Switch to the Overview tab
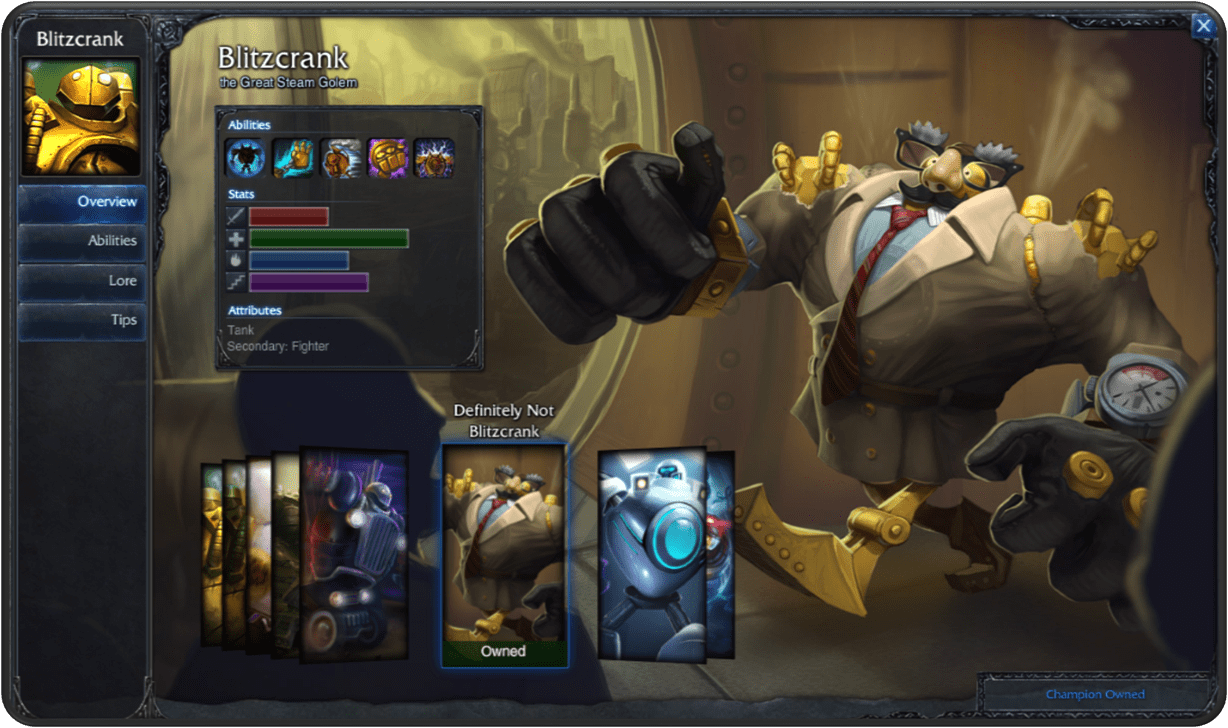1228x728 pixels. point(83,202)
